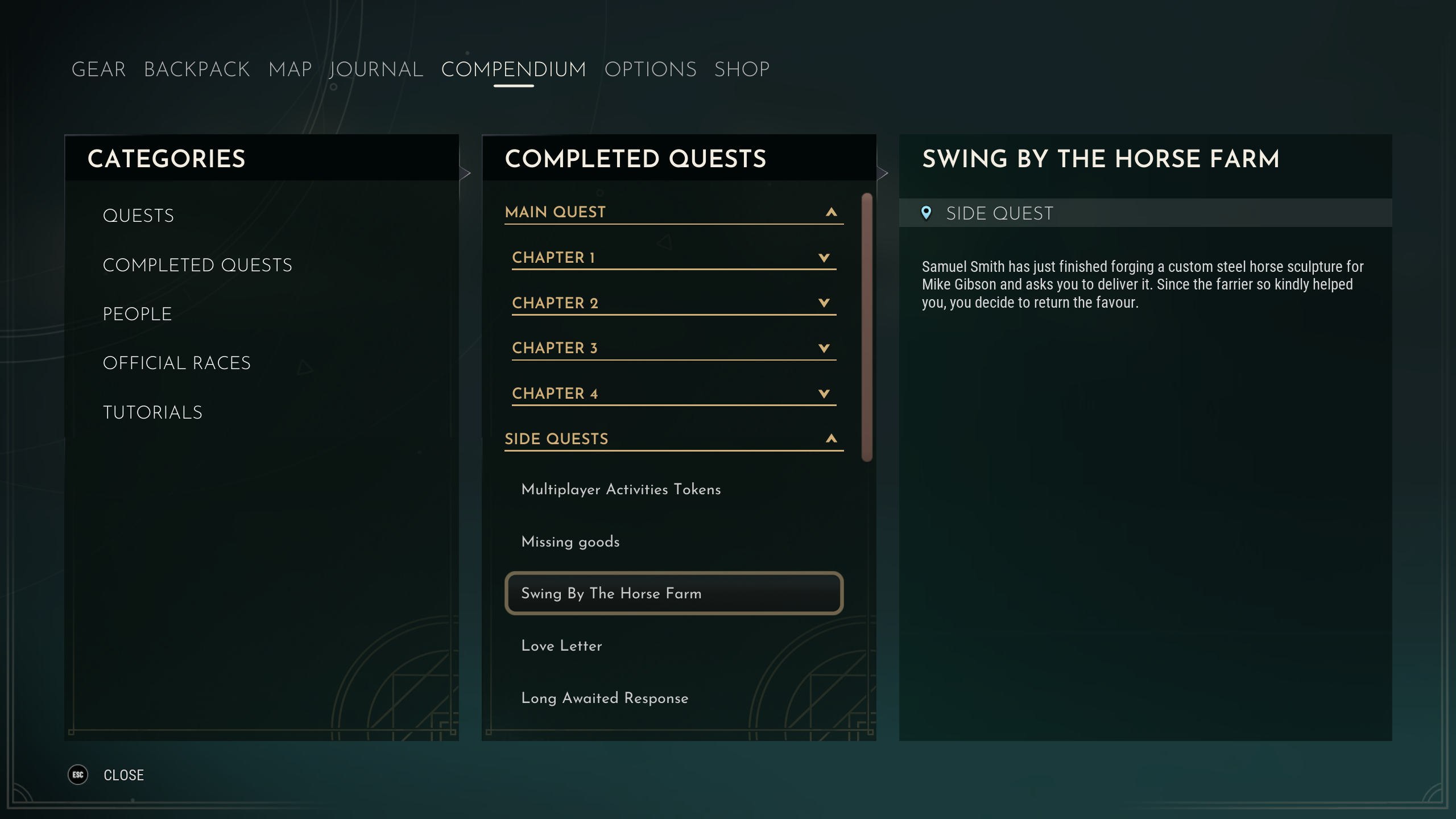Choose the Love Letter quest entry
1456x819 pixels.
(x=561, y=646)
